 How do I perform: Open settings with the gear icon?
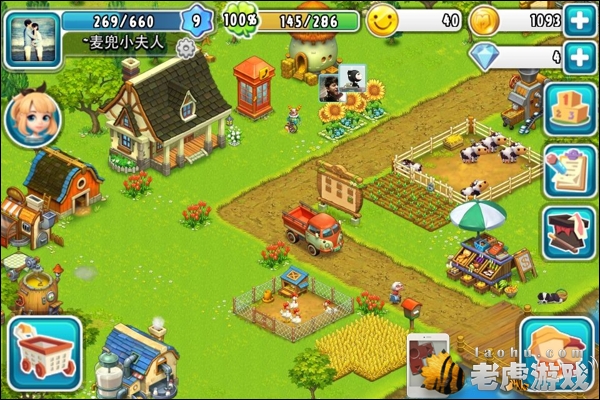click(x=185, y=47)
